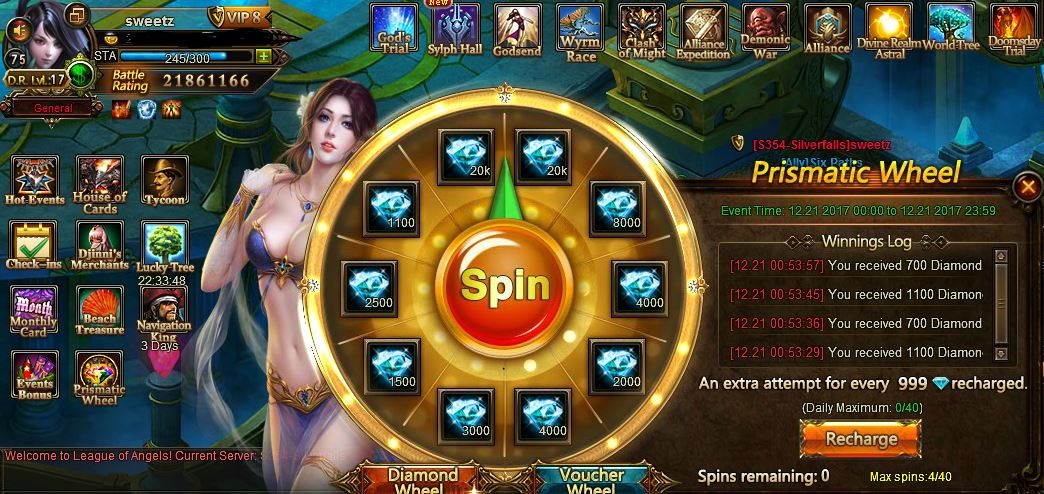Image resolution: width=1044 pixels, height=494 pixels.
Task: Switch to the Voucher Wheel tab
Action: coord(592,479)
